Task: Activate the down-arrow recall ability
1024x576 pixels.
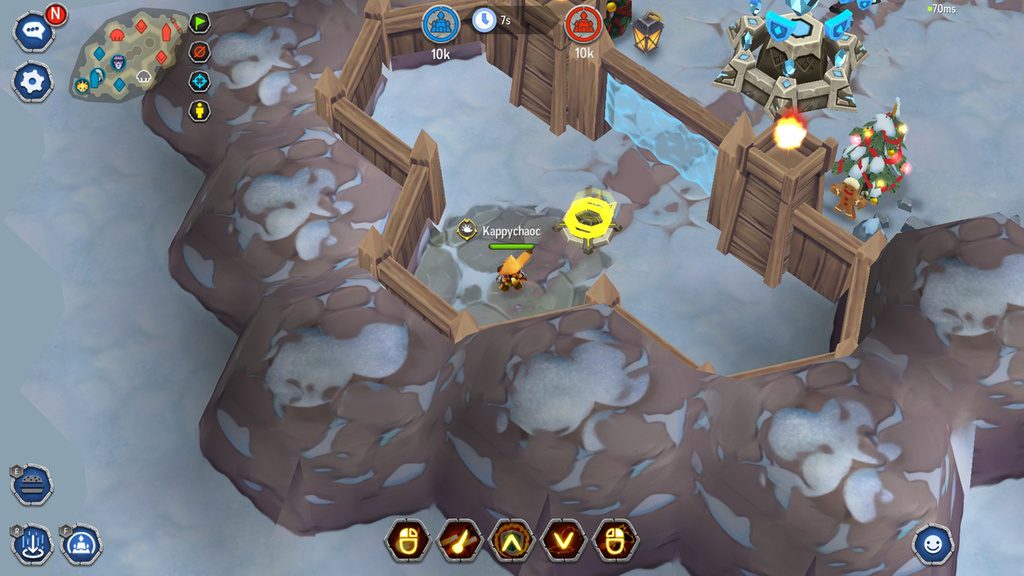Action: tap(32, 545)
